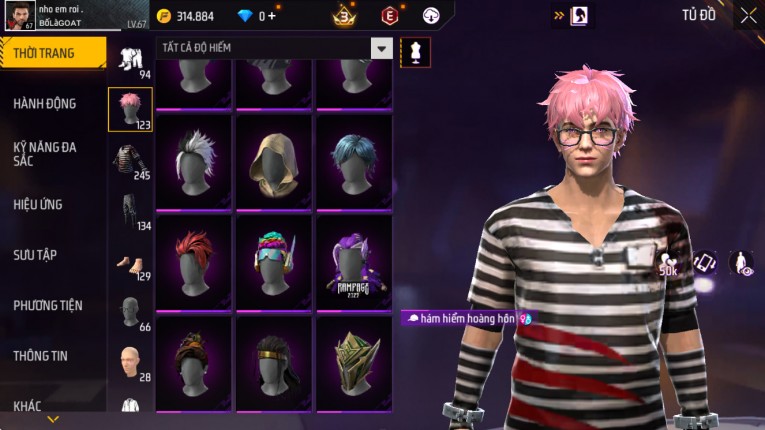Select the Thời Trang tab
This screenshot has height=430, width=765.
pyautogui.click(x=44, y=53)
